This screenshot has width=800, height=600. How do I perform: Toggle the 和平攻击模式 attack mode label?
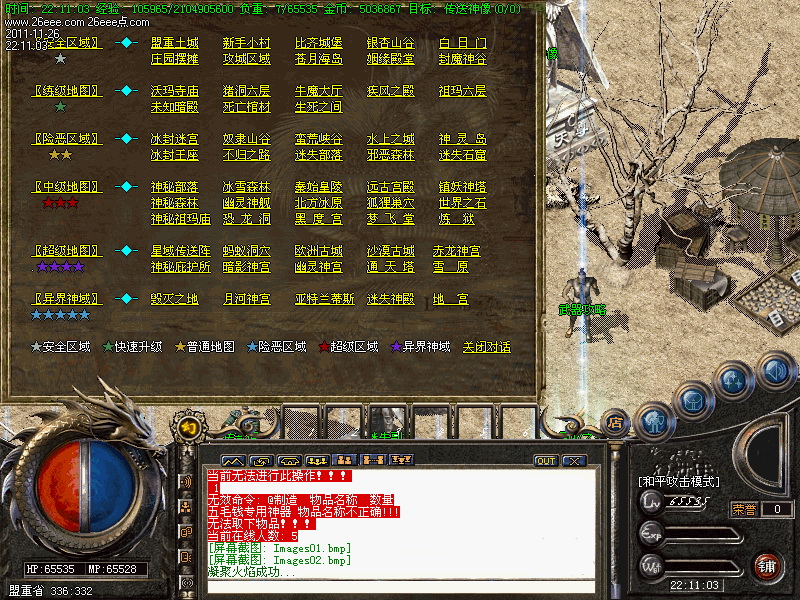point(678,481)
